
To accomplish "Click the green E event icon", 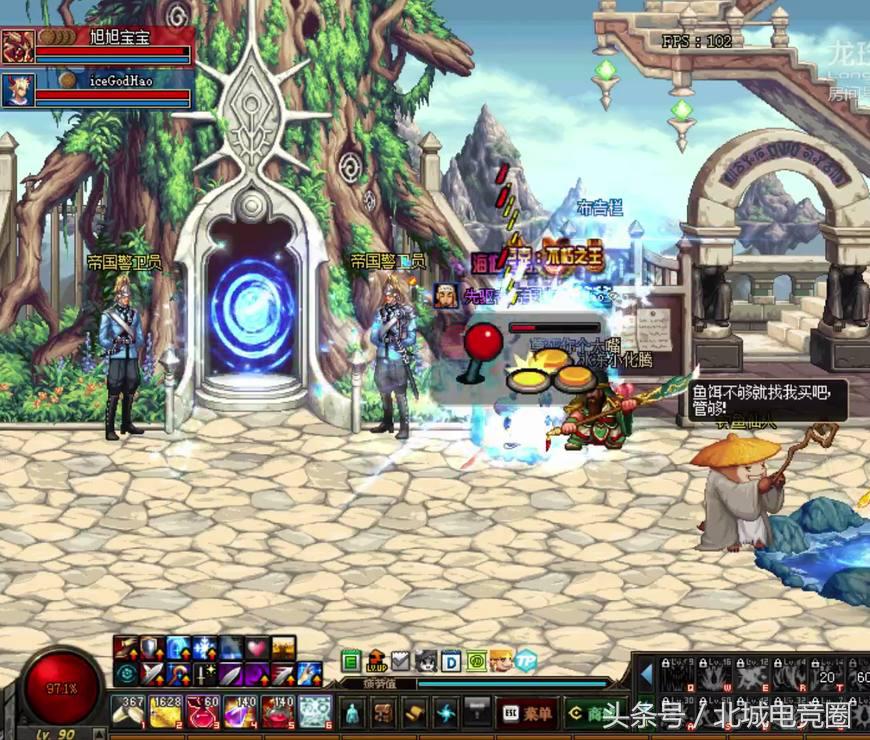I will coord(350,661).
